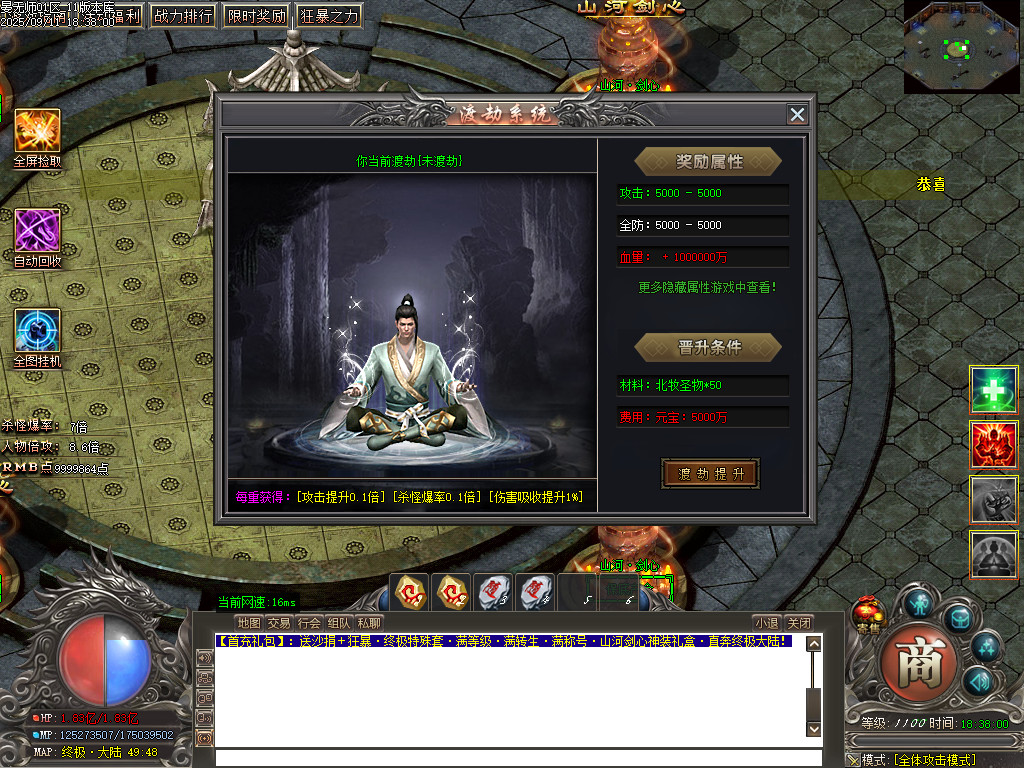Open the 组队 party button
This screenshot has height=768, width=1024.
339,622
